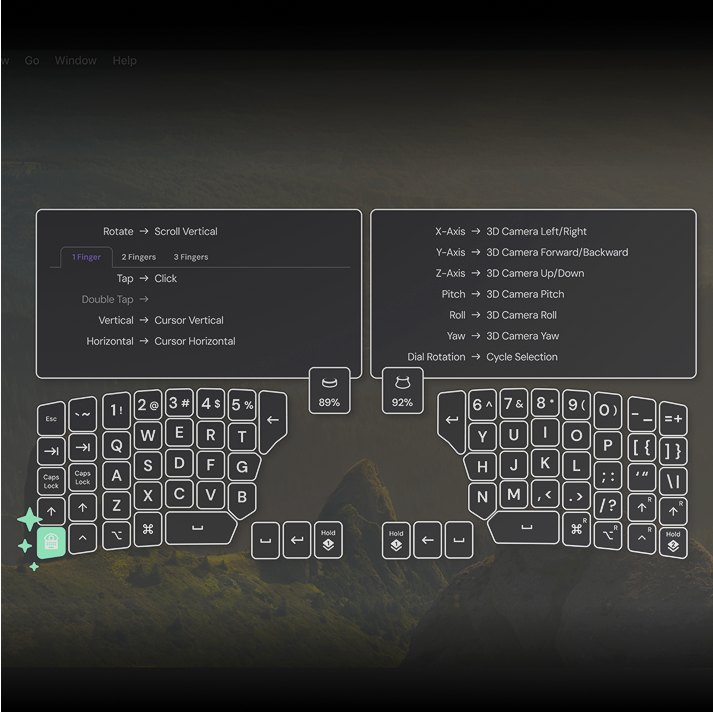Select the backslash pipe key
Image resolution: width=713 pixels, height=713 pixels.
pos(673,481)
